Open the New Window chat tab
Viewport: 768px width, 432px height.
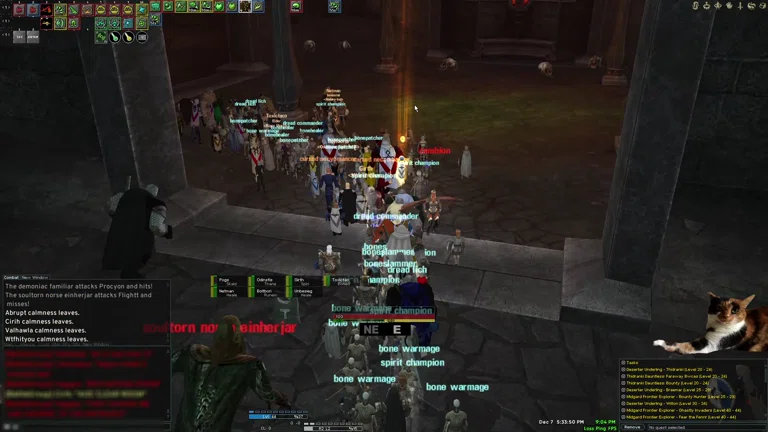36,277
